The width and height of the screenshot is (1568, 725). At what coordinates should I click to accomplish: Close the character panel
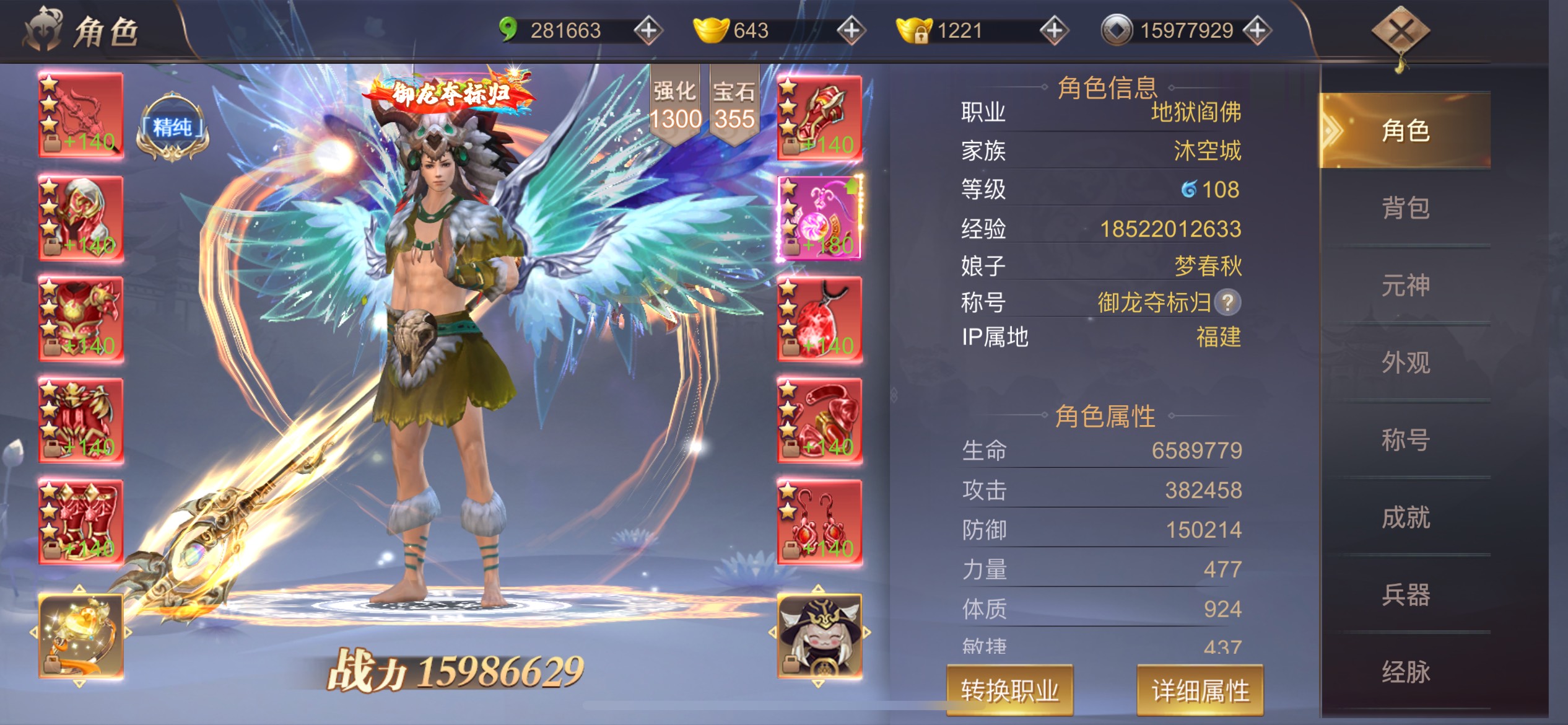click(x=1400, y=32)
